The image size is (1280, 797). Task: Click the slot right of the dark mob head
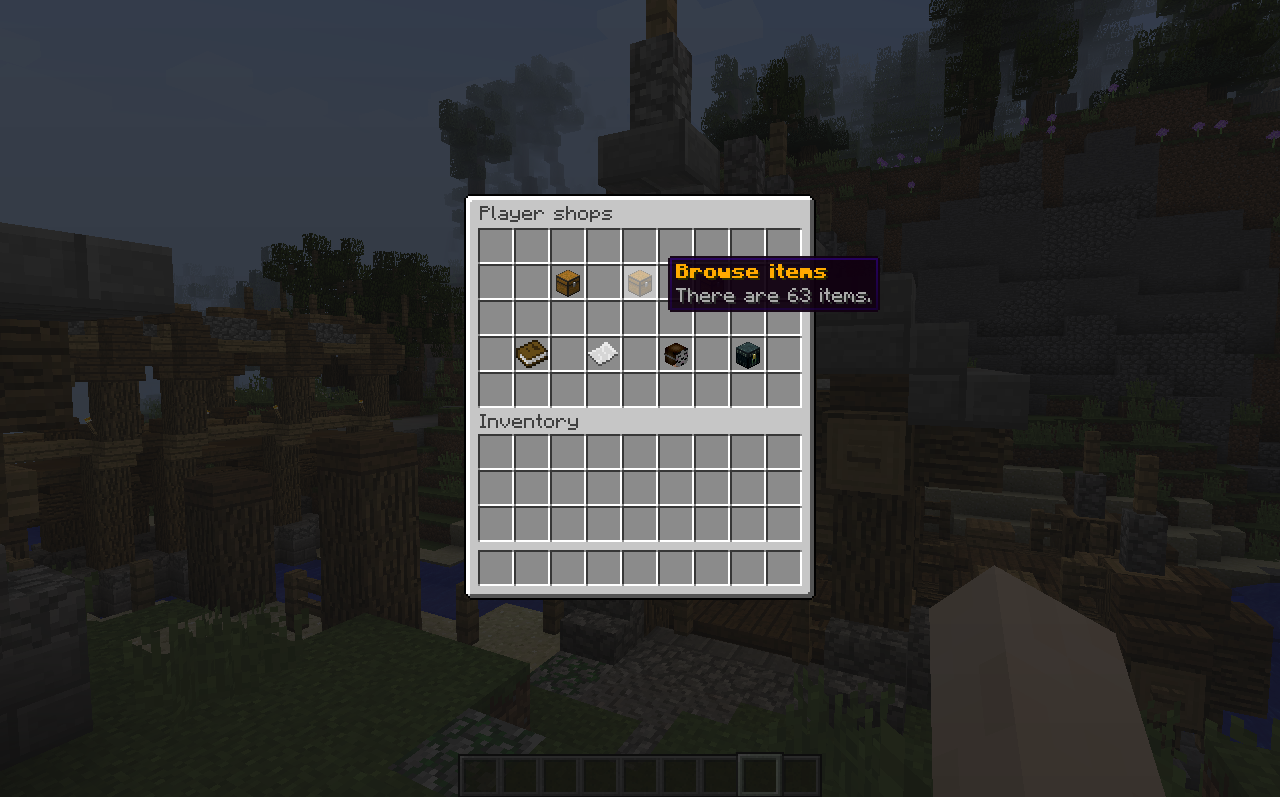pyautogui.click(x=783, y=353)
